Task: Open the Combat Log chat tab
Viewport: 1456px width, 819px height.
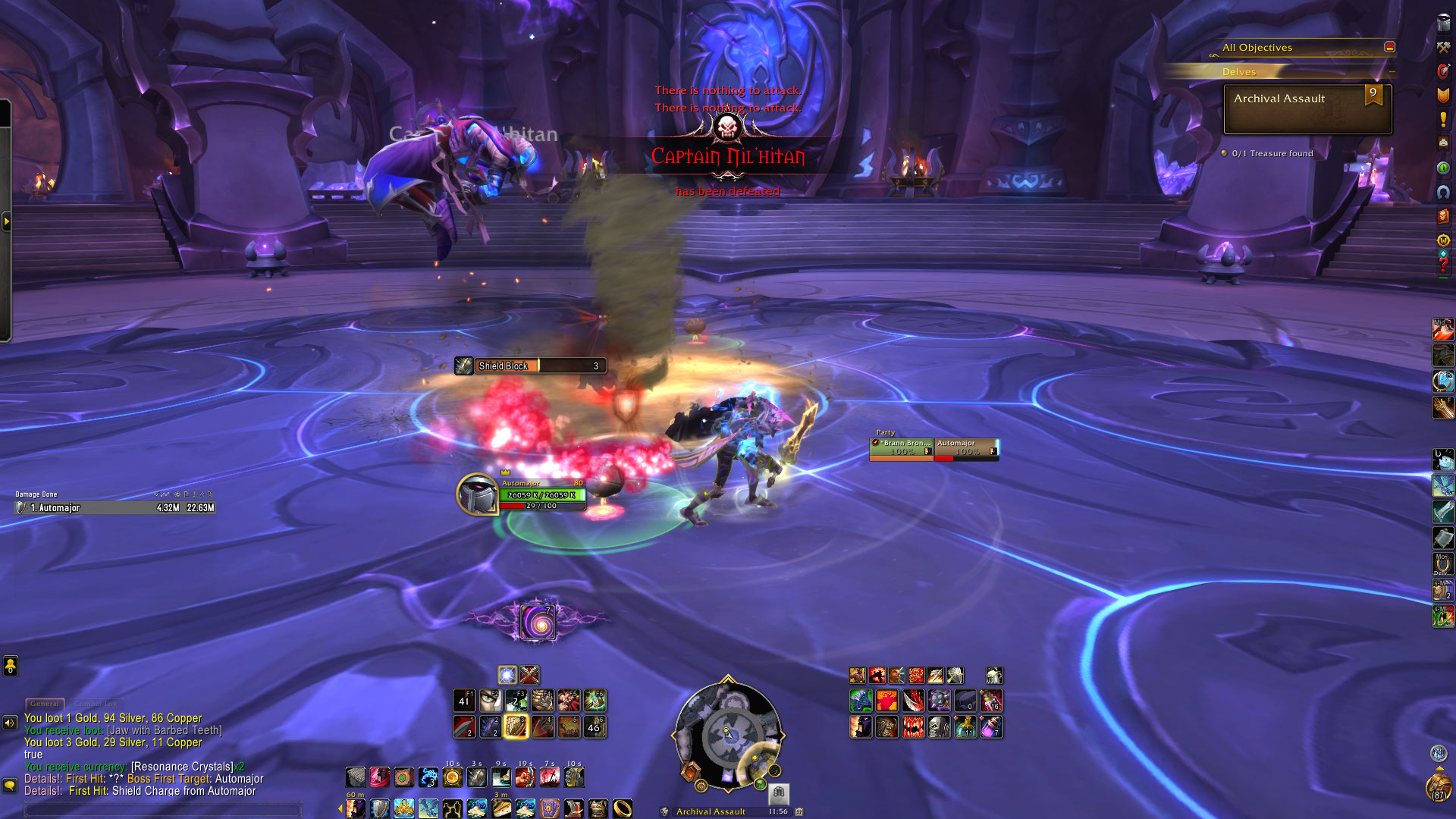Action: pyautogui.click(x=96, y=704)
